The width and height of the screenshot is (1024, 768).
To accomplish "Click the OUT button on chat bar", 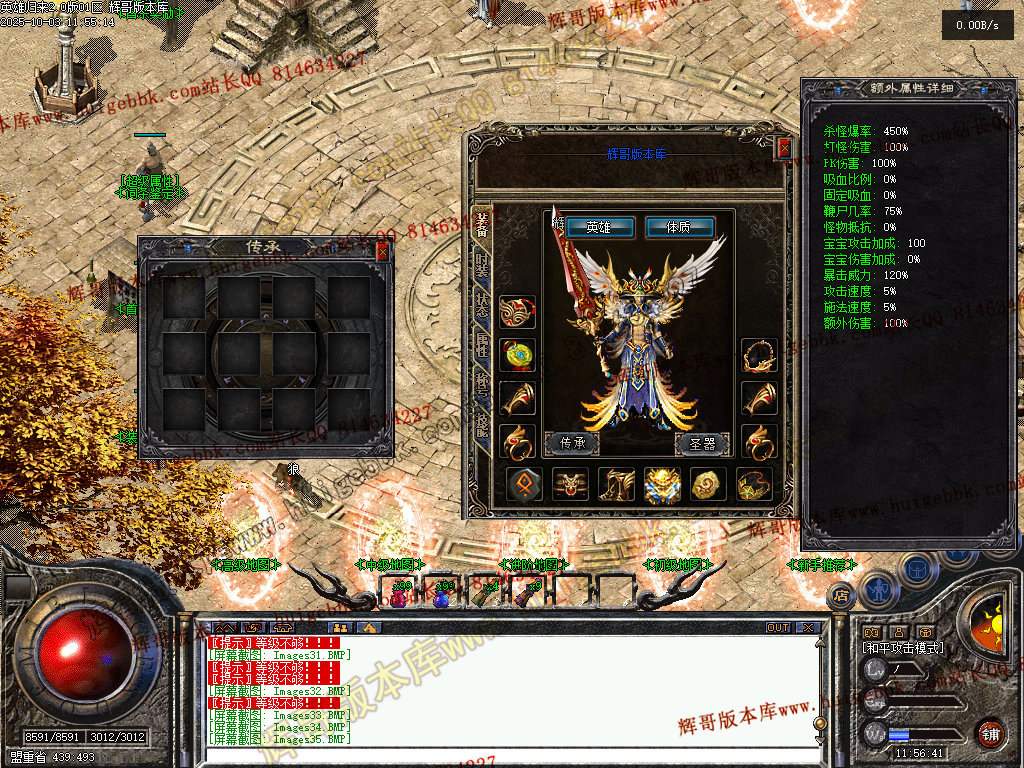I will (x=778, y=627).
